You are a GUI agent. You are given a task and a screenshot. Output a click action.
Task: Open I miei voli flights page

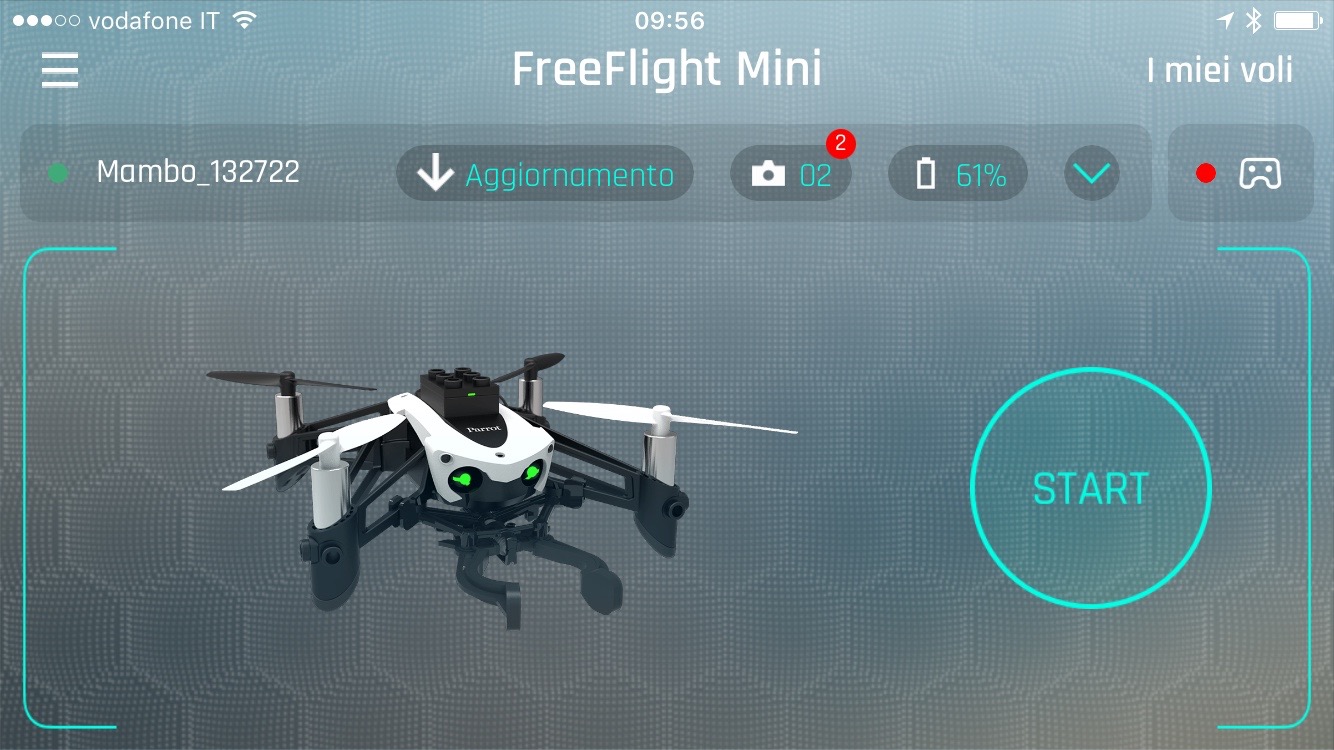coord(1219,71)
